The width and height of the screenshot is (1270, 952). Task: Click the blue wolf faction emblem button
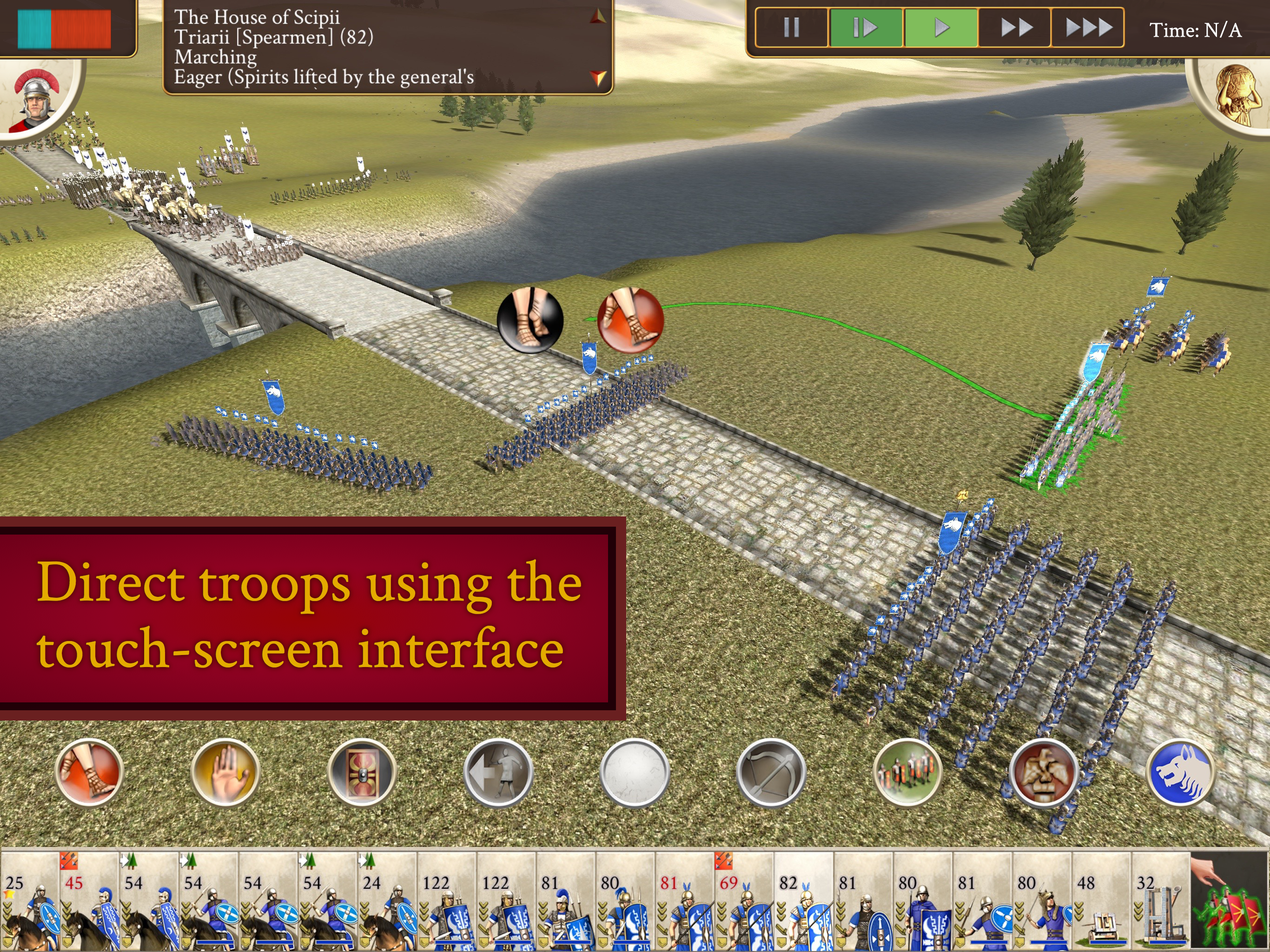1180,772
